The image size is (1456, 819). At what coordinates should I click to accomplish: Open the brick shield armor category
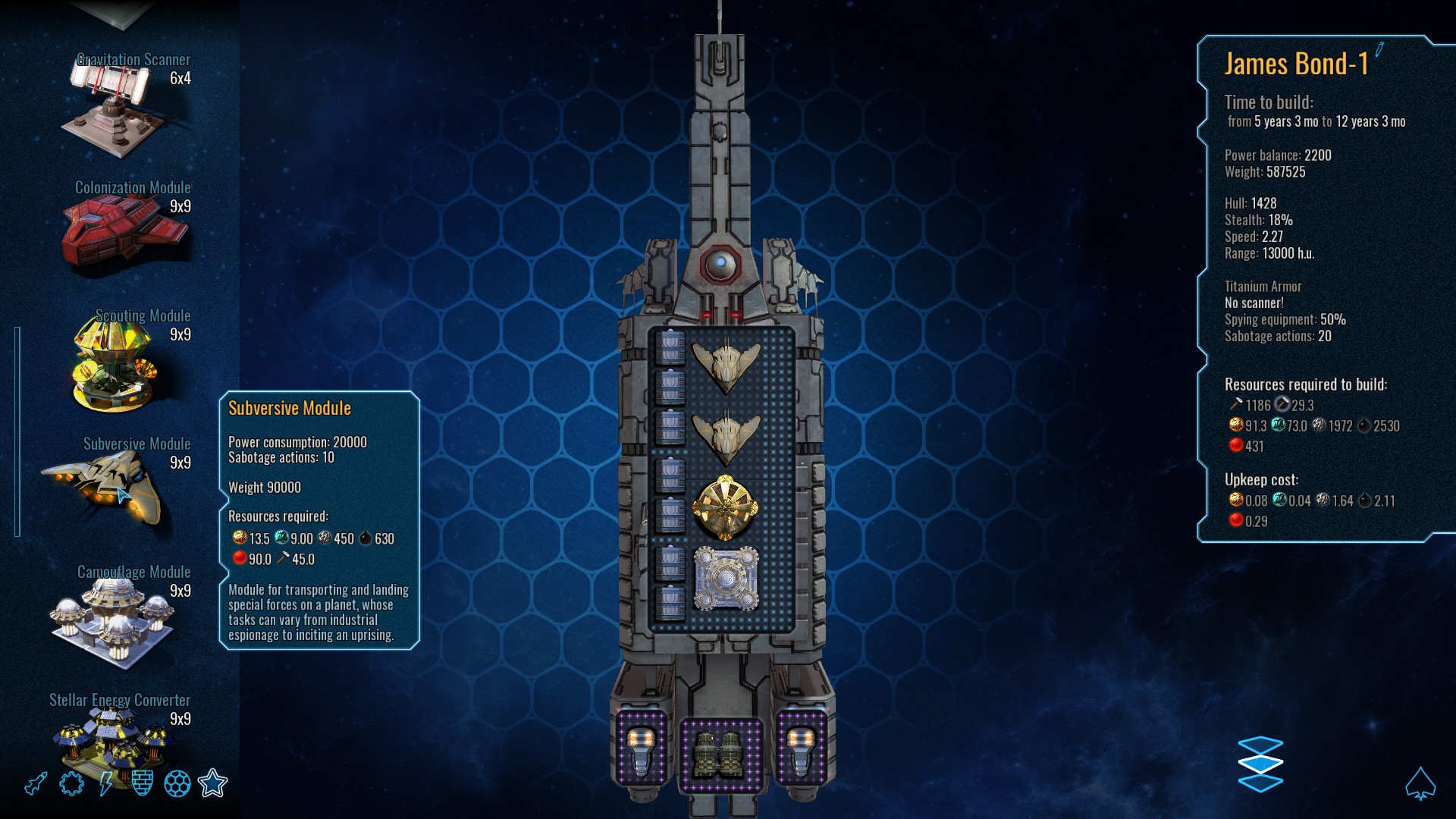coord(142,783)
